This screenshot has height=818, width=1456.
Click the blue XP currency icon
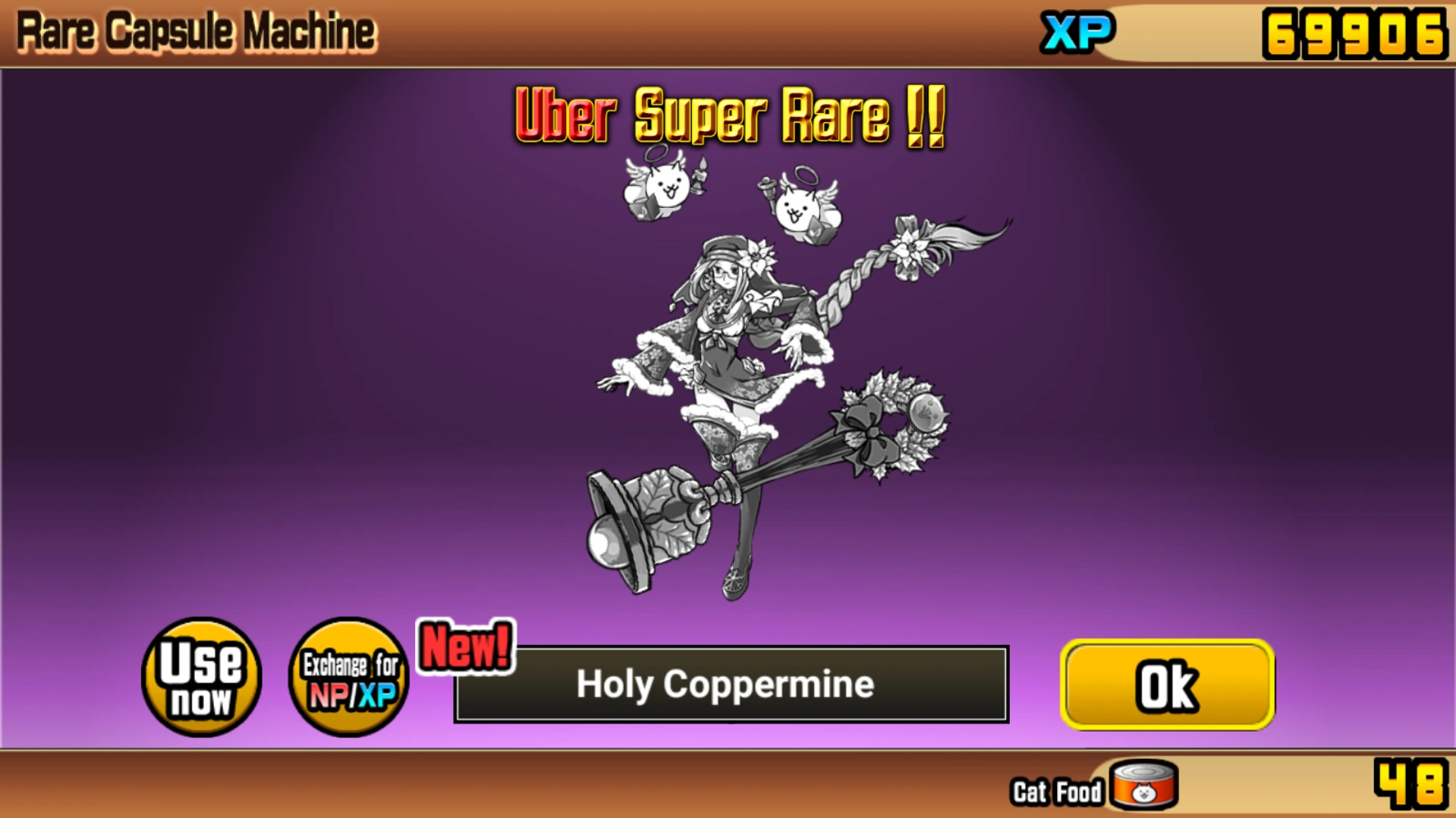click(x=1077, y=32)
